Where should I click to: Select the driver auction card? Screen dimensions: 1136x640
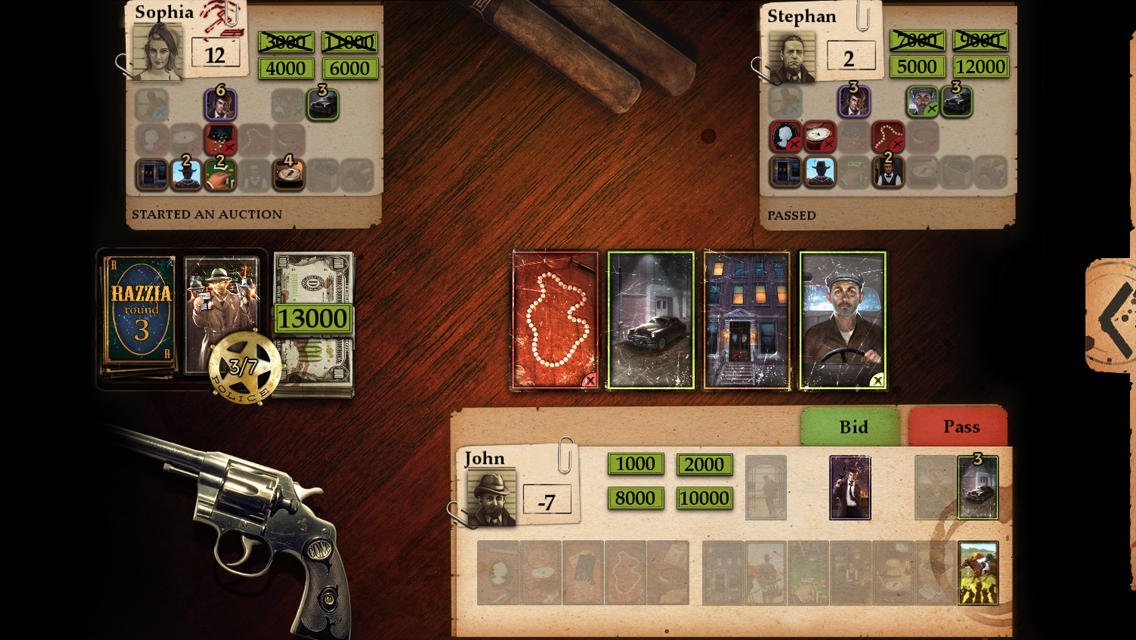843,320
